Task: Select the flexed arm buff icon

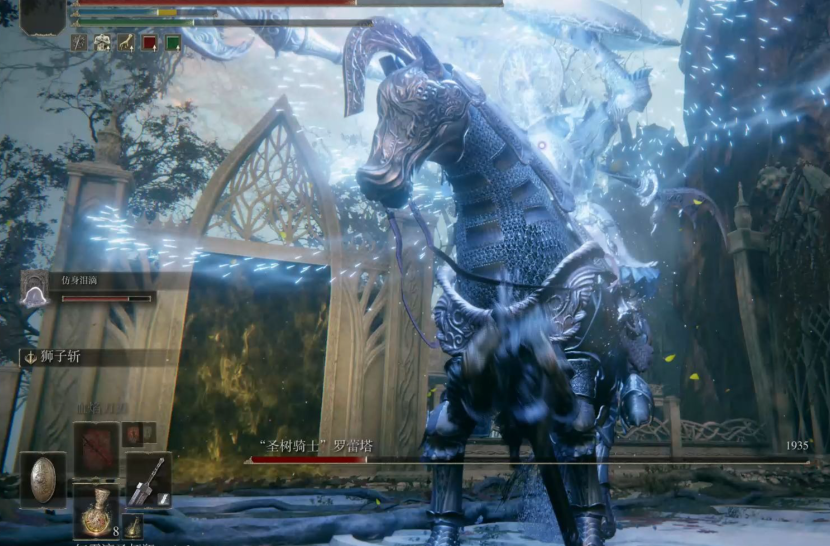Action: tap(126, 42)
